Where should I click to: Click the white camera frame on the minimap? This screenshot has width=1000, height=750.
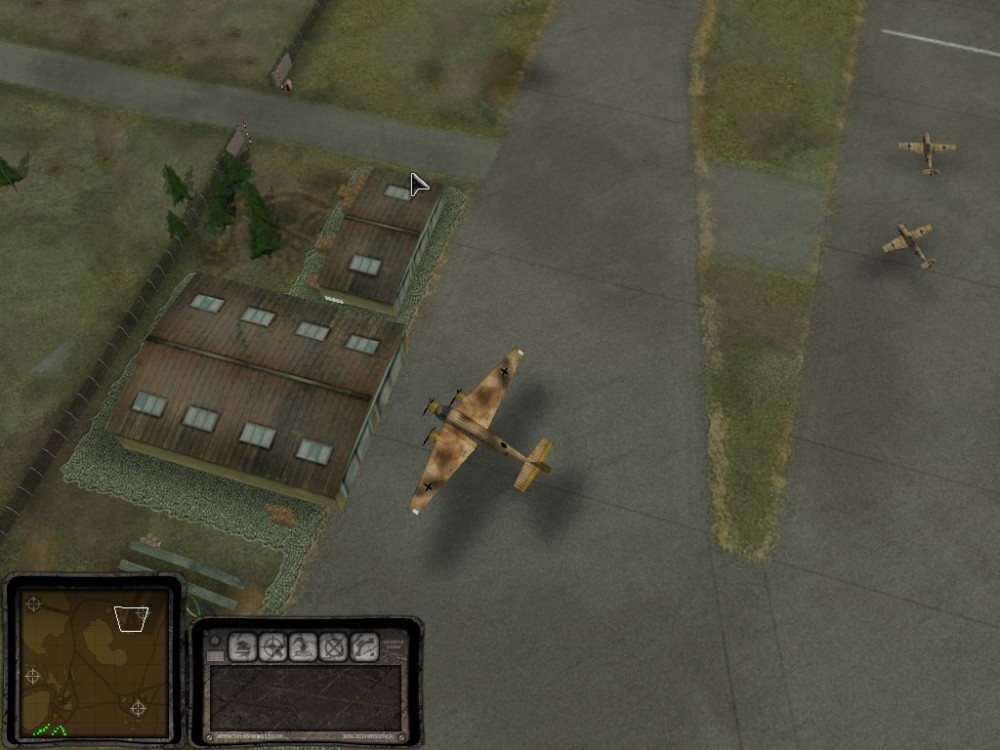pyautogui.click(x=131, y=619)
